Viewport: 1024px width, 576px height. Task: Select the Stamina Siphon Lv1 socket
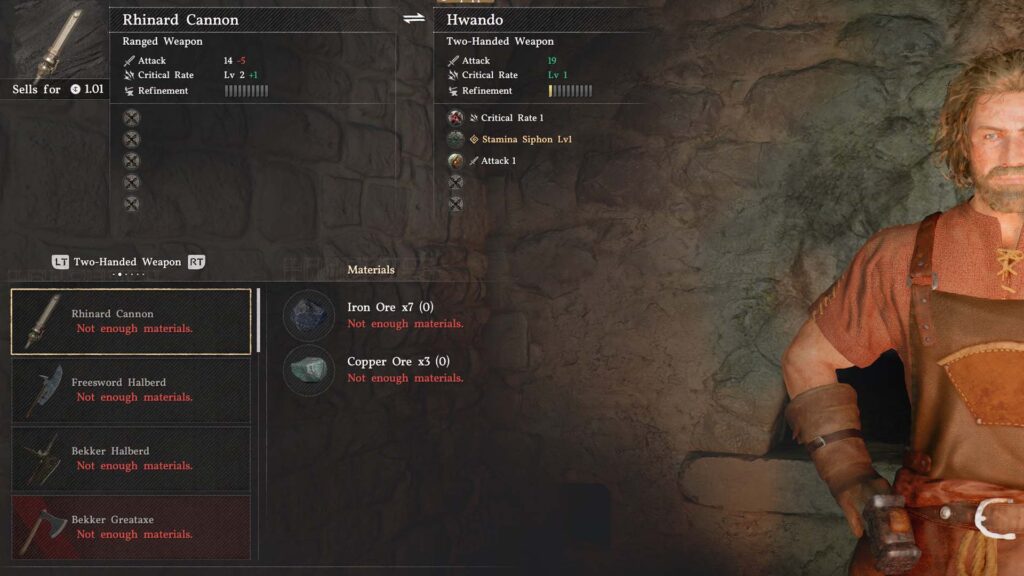(x=456, y=139)
